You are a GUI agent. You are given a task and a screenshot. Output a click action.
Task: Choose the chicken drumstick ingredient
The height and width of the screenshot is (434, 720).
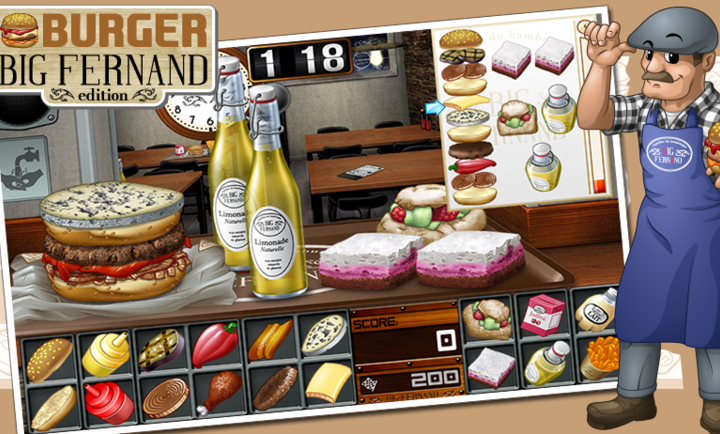coord(219,391)
